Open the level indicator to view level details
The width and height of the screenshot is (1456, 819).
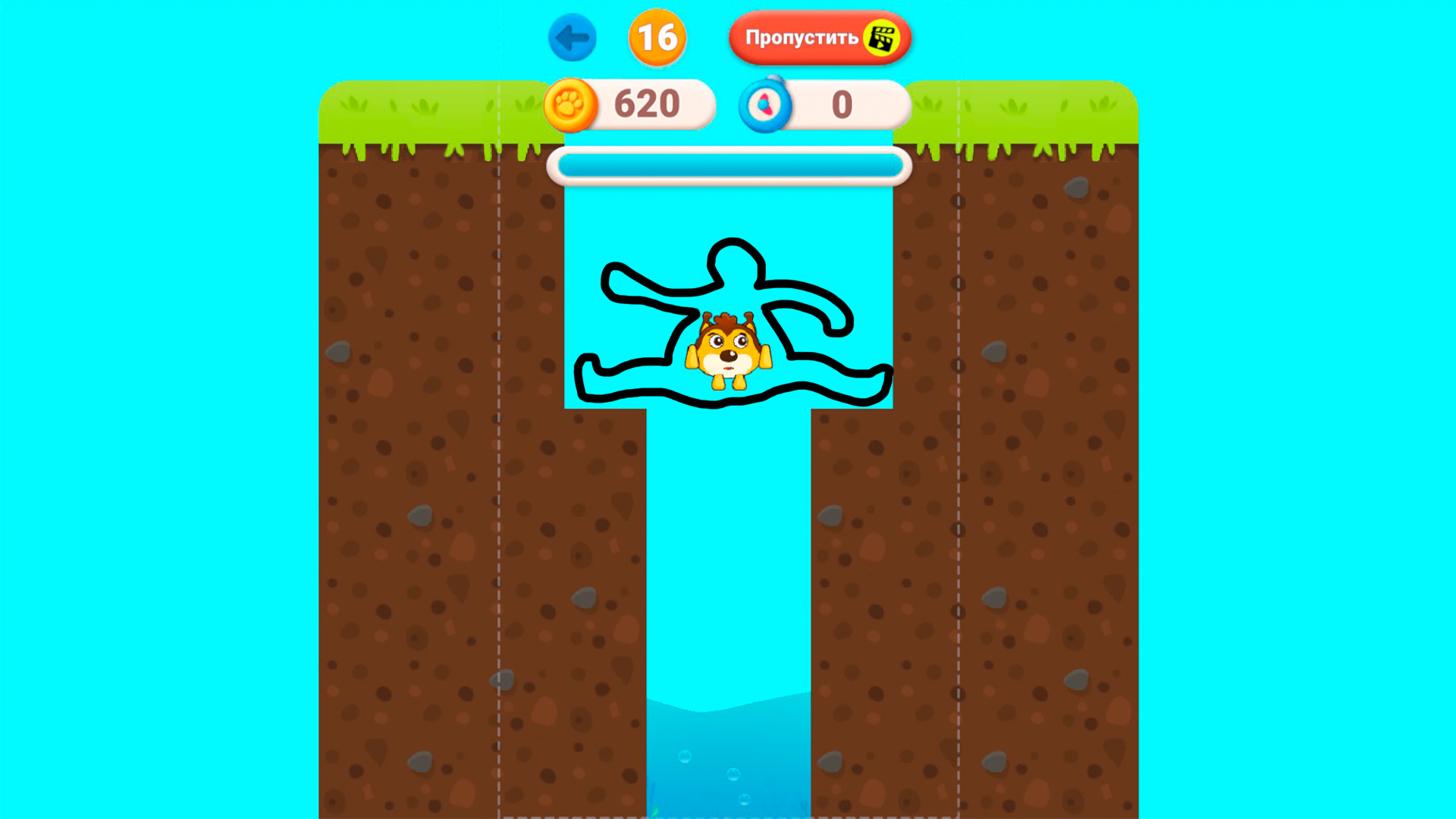pyautogui.click(x=657, y=36)
